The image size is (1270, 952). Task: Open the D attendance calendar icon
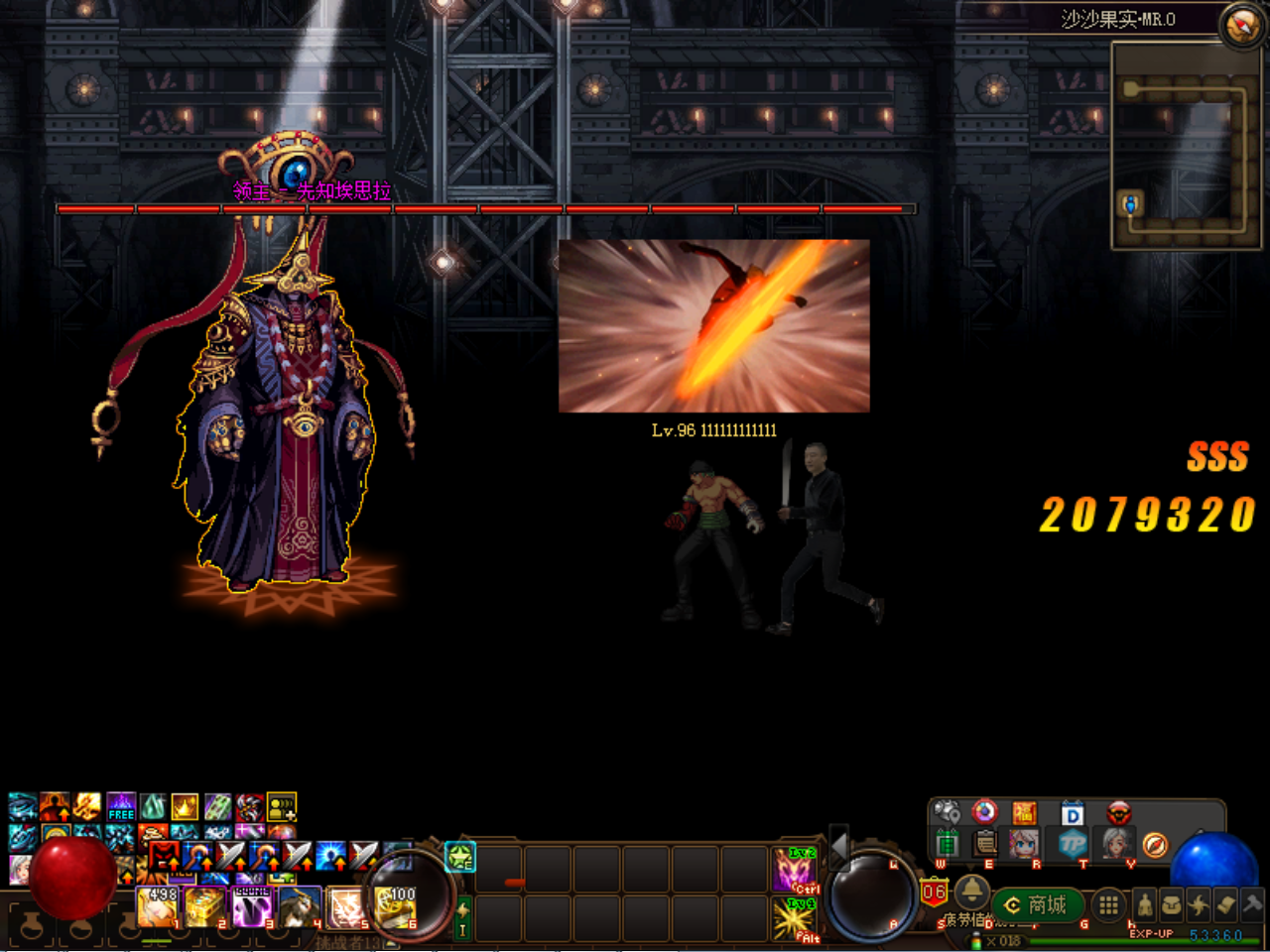click(1072, 813)
